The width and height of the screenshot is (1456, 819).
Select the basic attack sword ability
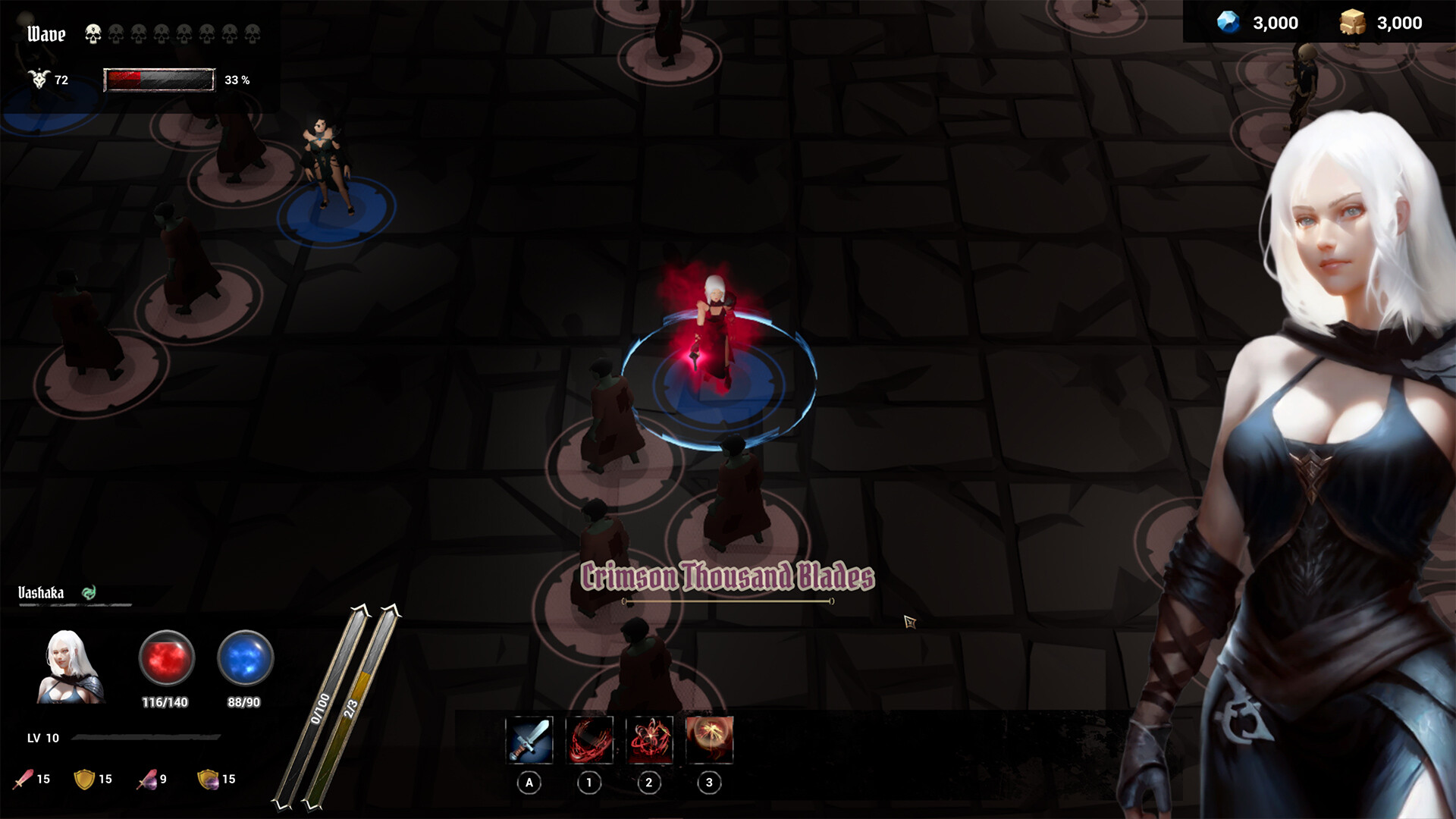(531, 741)
